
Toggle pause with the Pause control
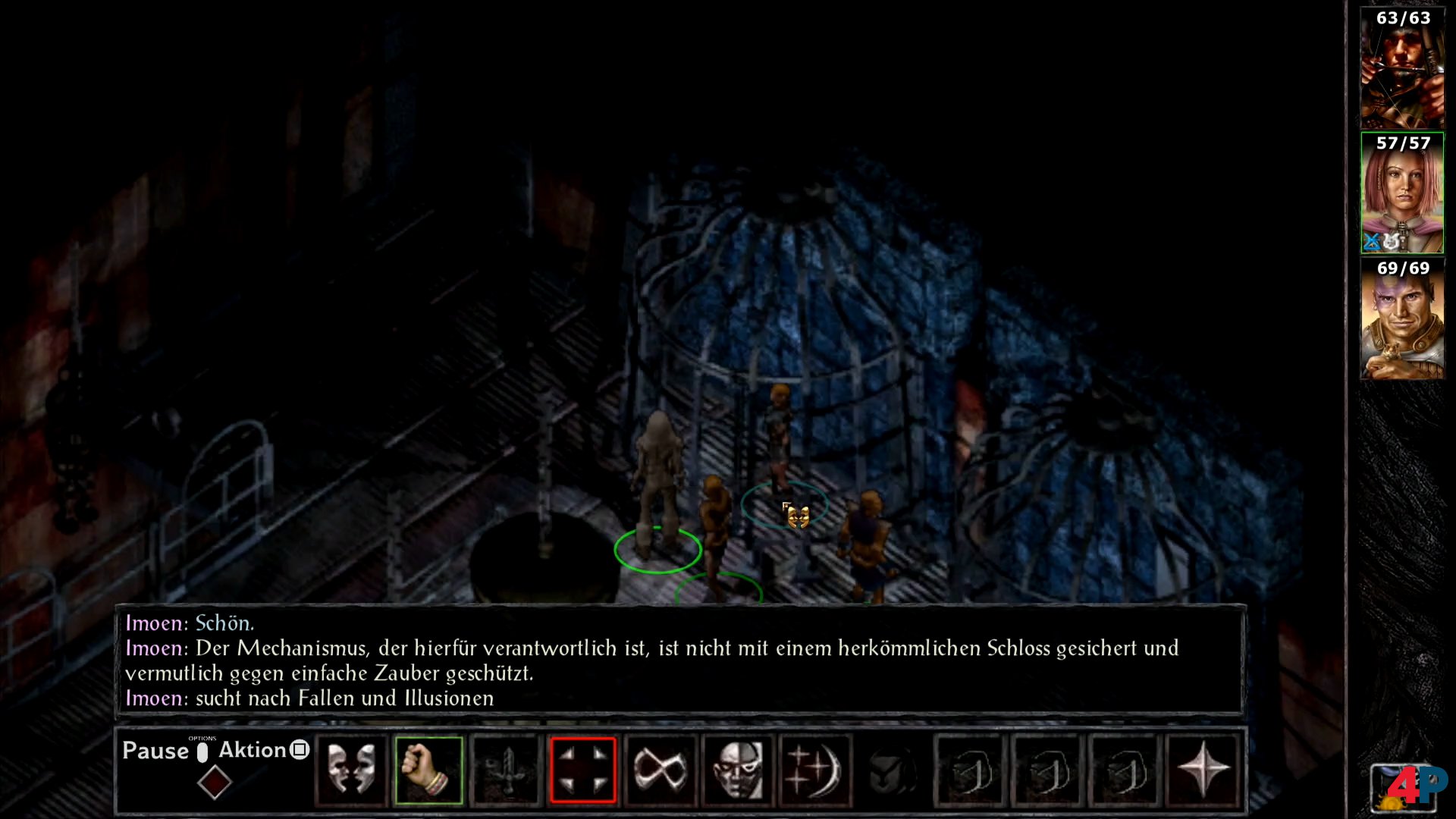tap(155, 751)
